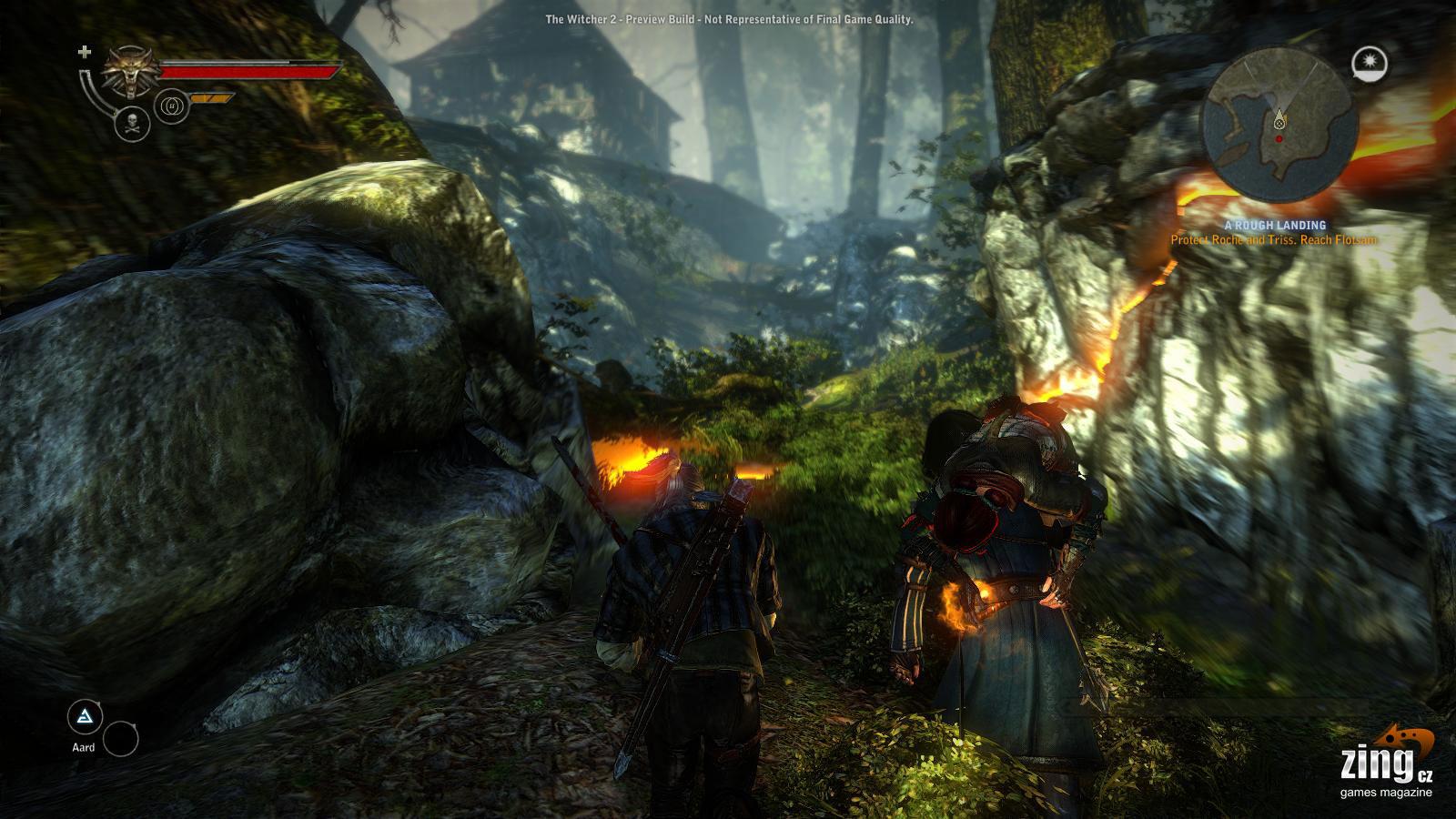
Task: Click the vigor circle icon beside the orange bar
Action: click(173, 106)
